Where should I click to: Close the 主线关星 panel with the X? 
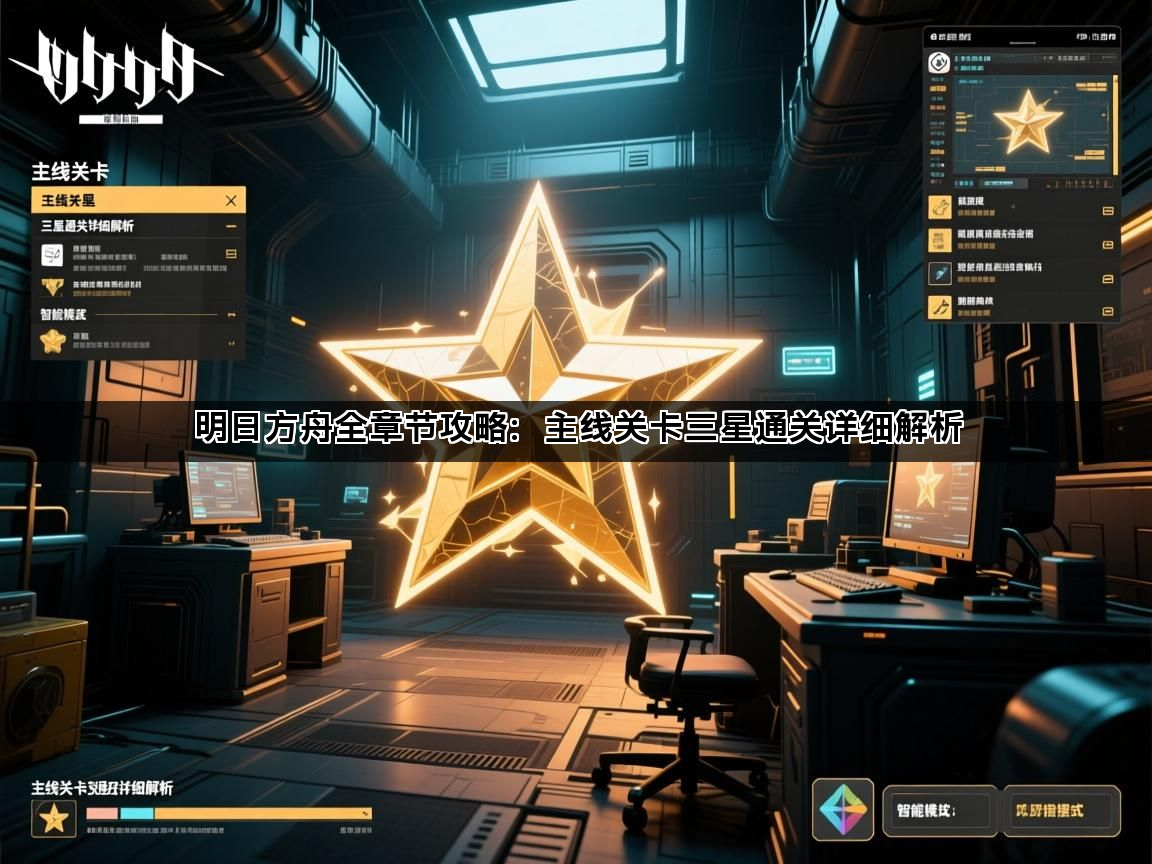click(x=231, y=200)
